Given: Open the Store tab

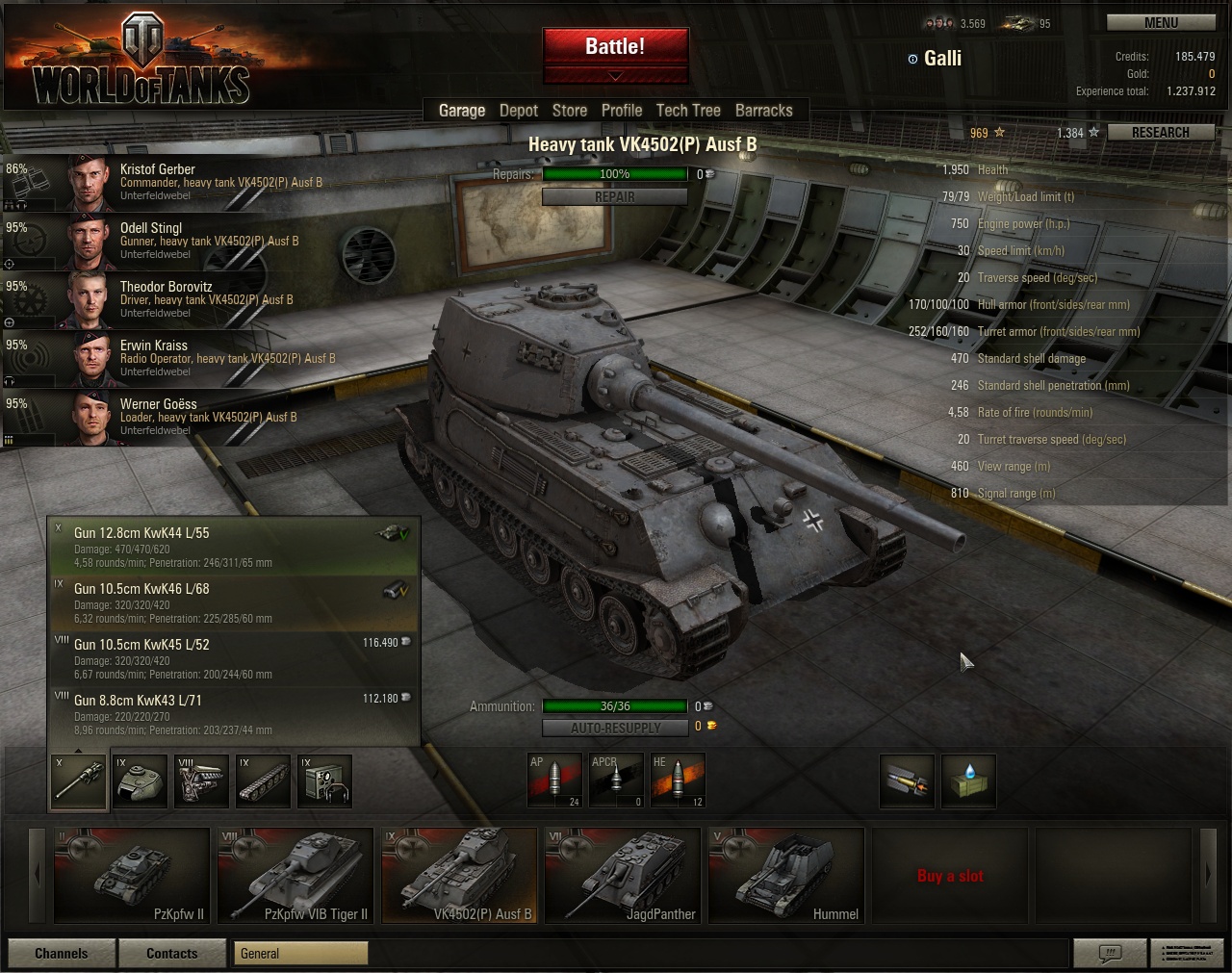Looking at the screenshot, I should tap(569, 111).
